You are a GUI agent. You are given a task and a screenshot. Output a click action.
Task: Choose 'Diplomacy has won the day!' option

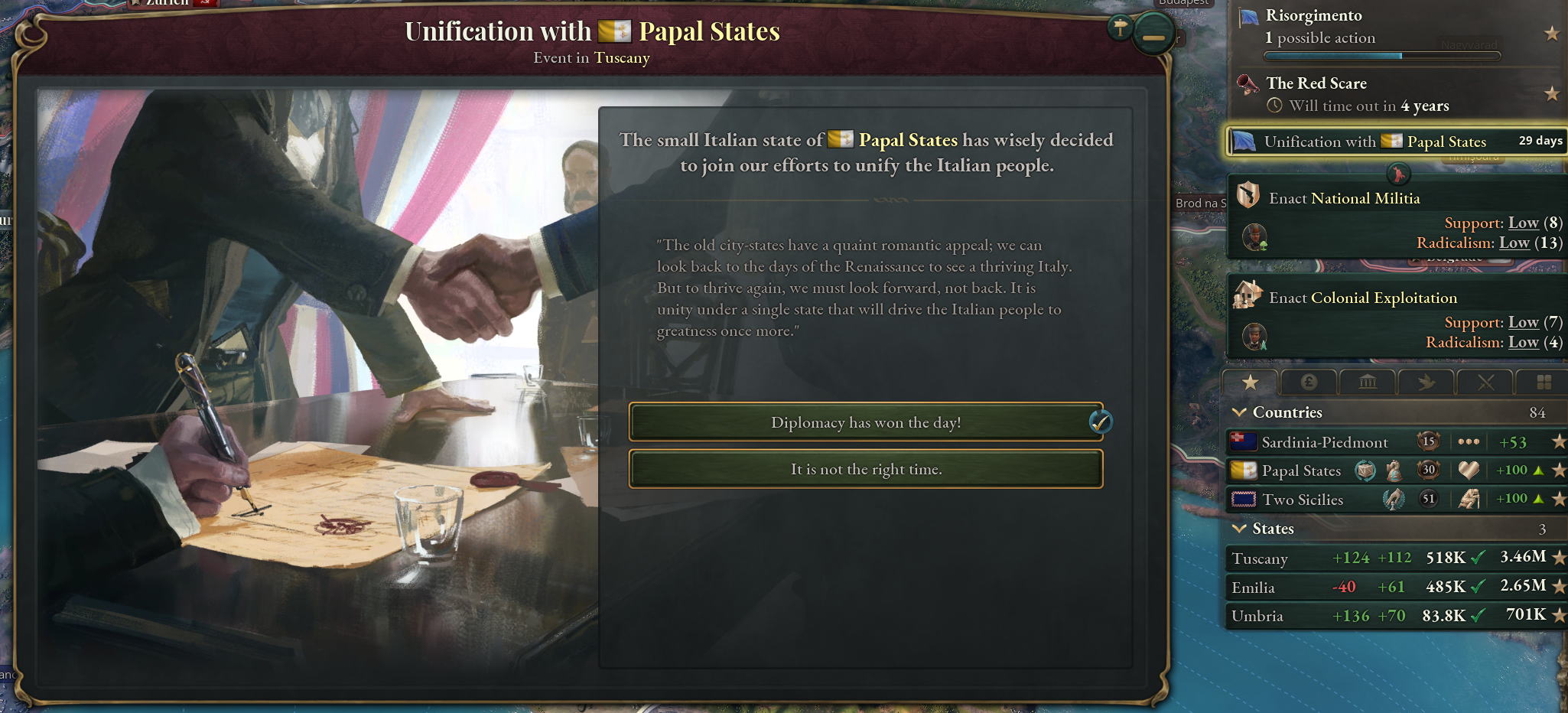(x=865, y=422)
